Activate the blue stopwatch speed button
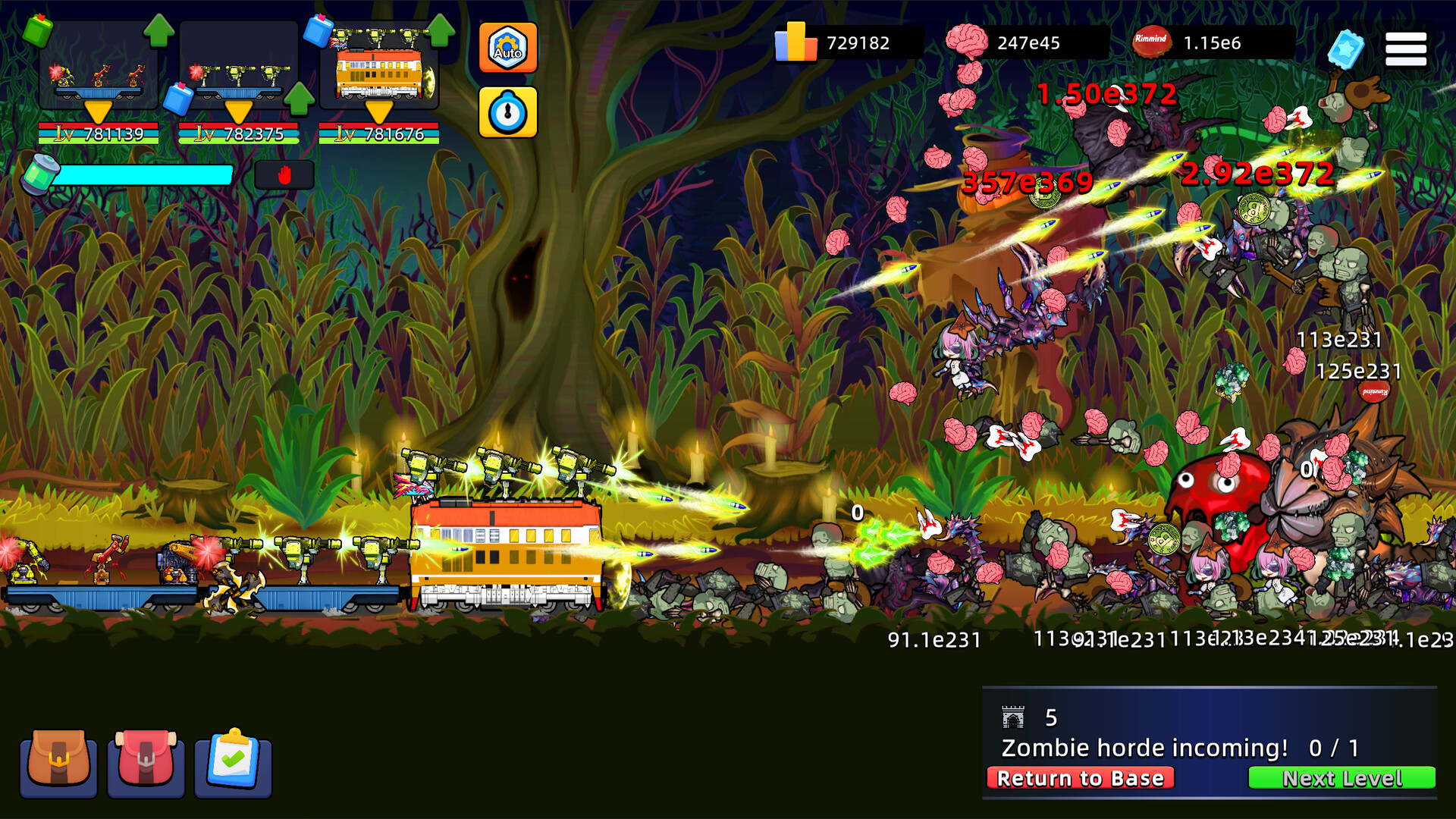Image resolution: width=1456 pixels, height=819 pixels. [507, 112]
